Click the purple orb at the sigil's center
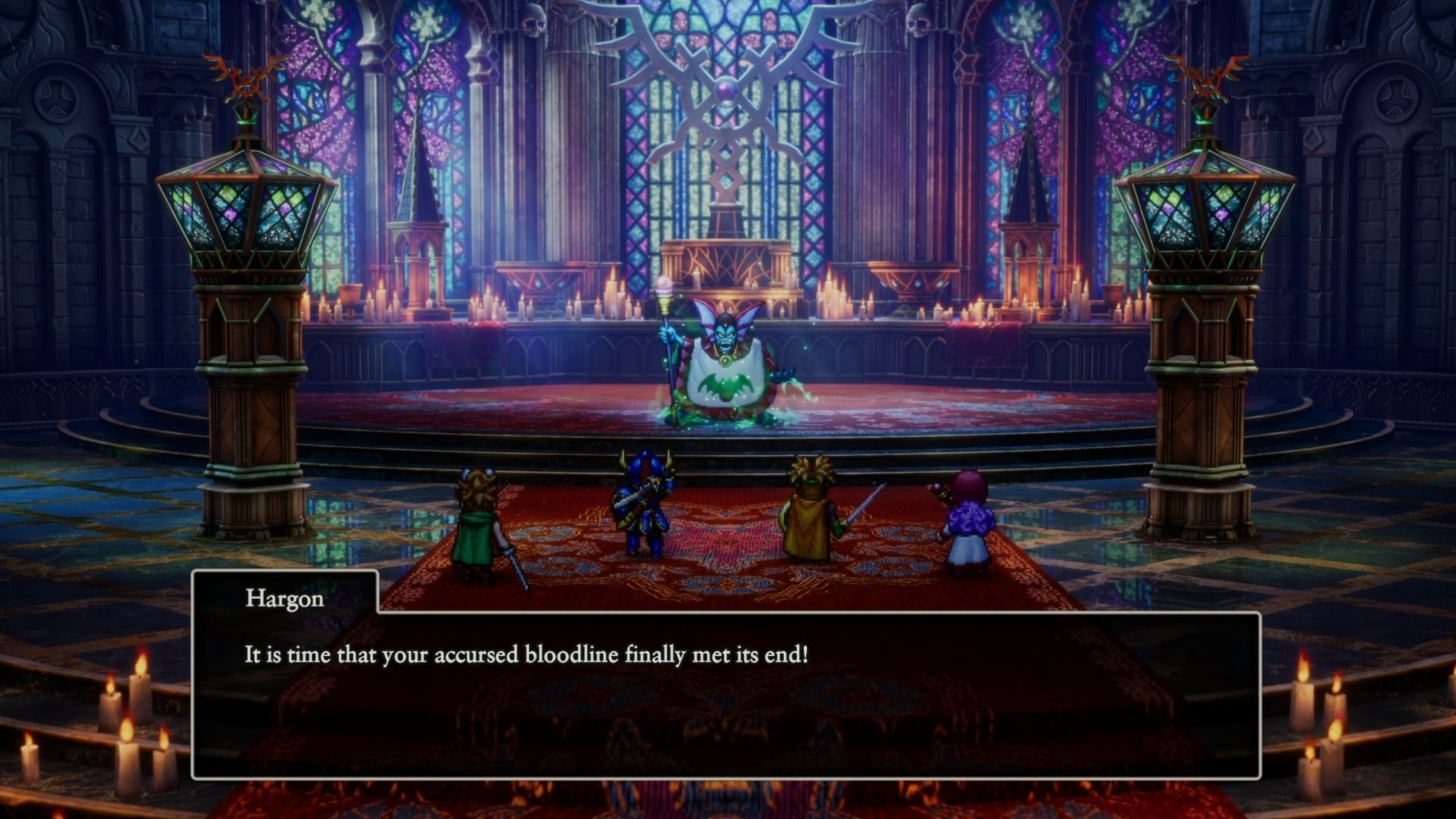1456x819 pixels. coord(726,91)
